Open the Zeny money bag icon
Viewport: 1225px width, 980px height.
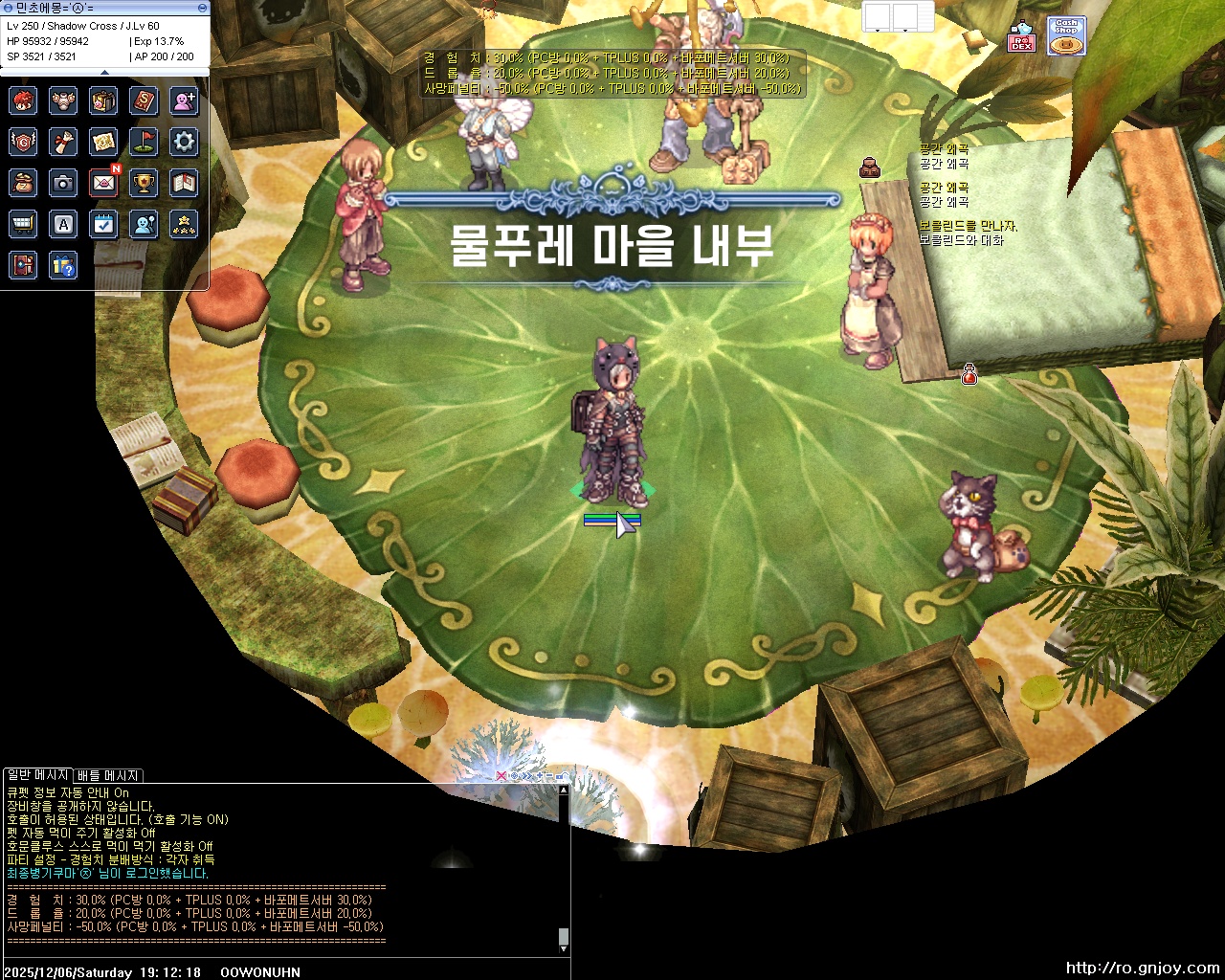[x=23, y=183]
